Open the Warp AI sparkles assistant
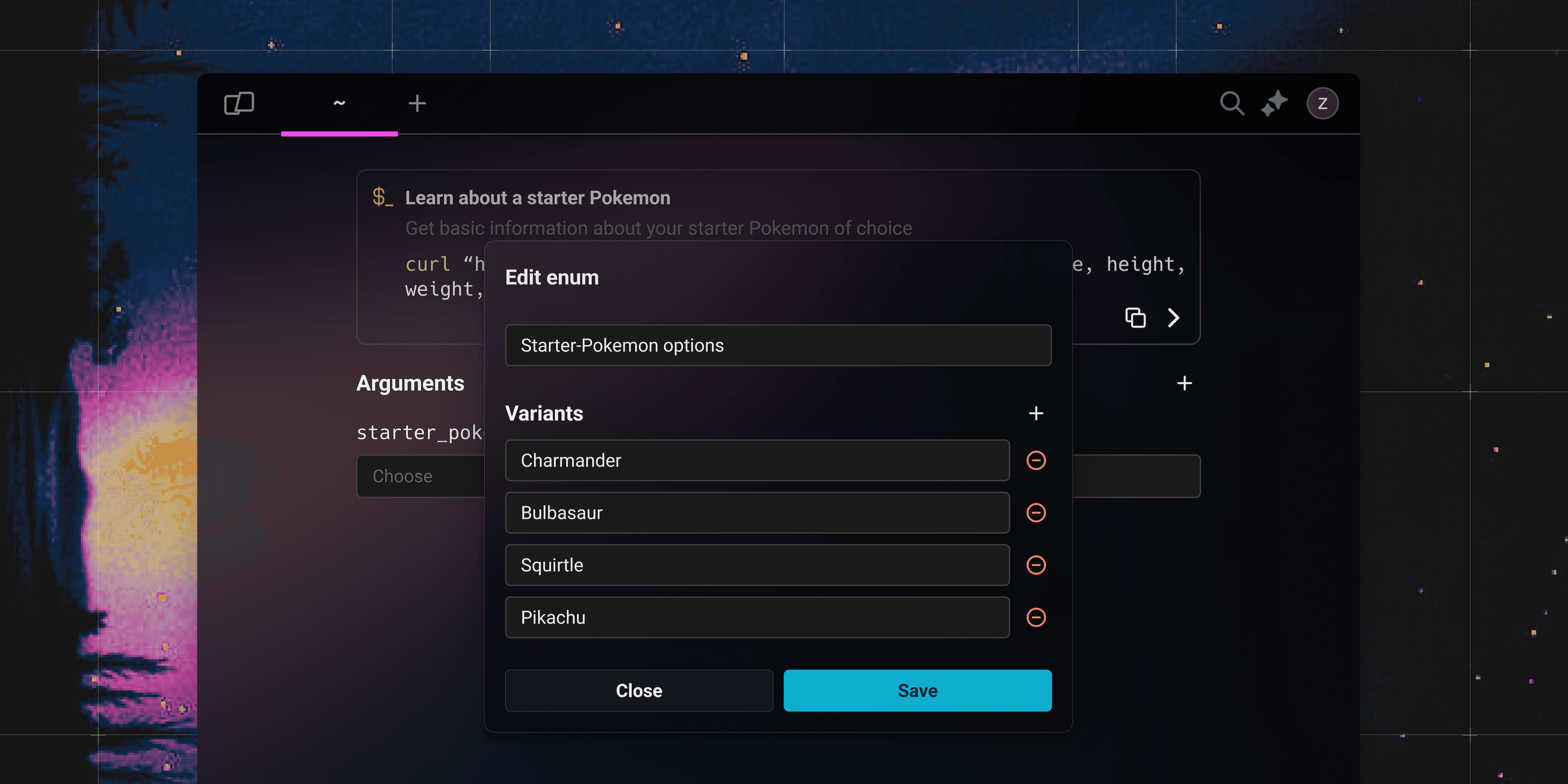 [1275, 104]
